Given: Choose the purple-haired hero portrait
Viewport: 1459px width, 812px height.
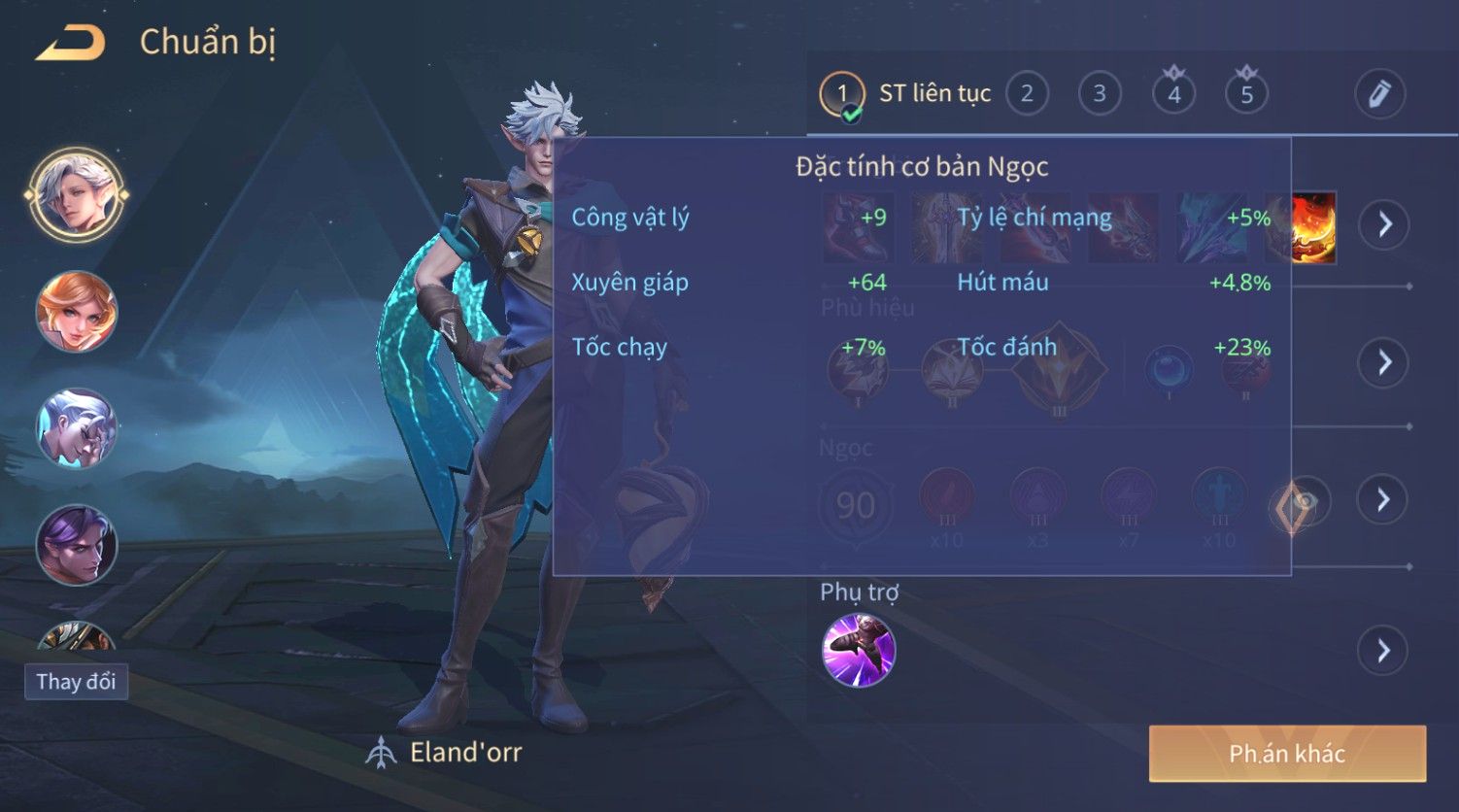Looking at the screenshot, I should tap(77, 545).
